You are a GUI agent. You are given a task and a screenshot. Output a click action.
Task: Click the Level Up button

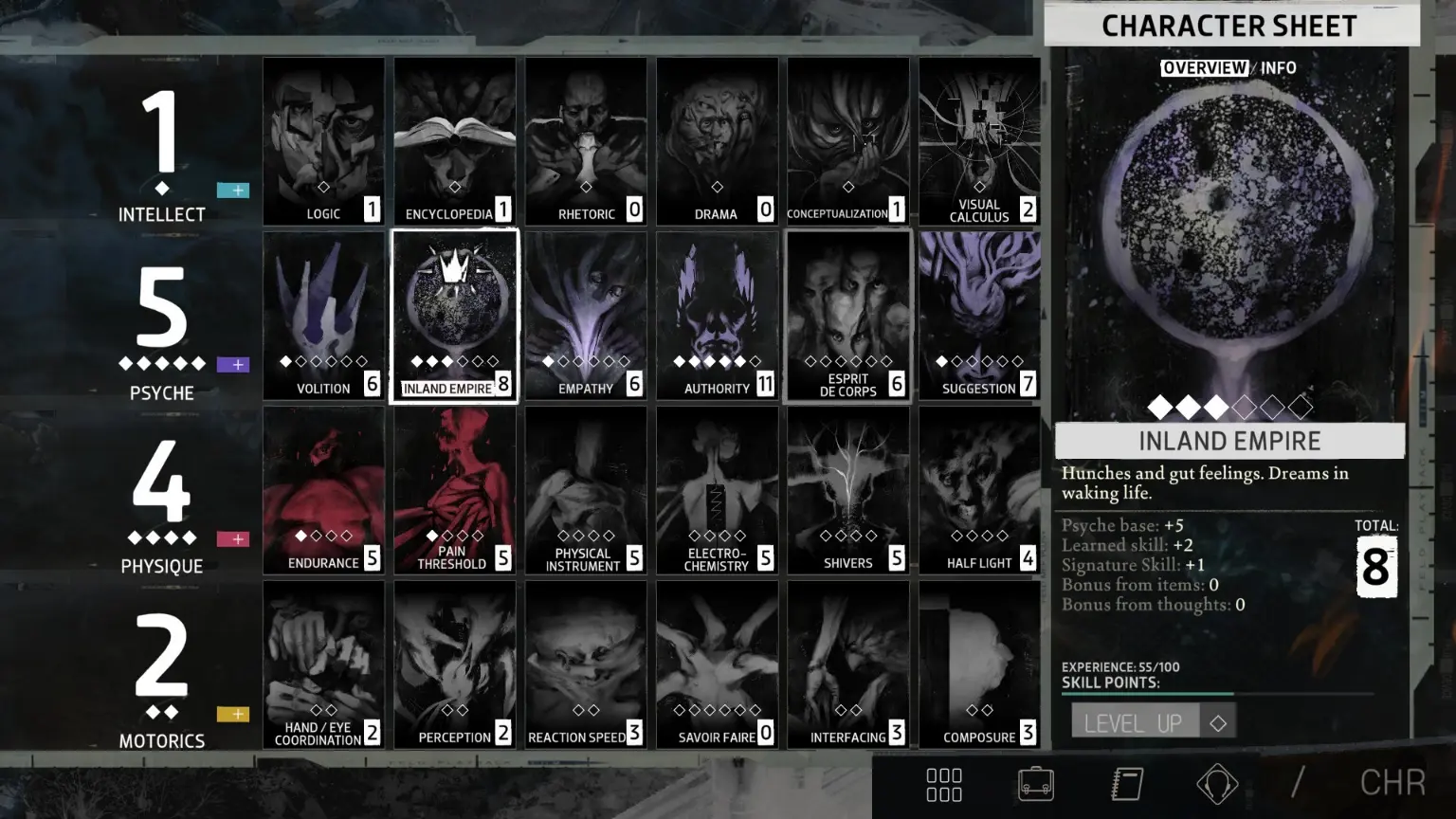pos(1135,722)
